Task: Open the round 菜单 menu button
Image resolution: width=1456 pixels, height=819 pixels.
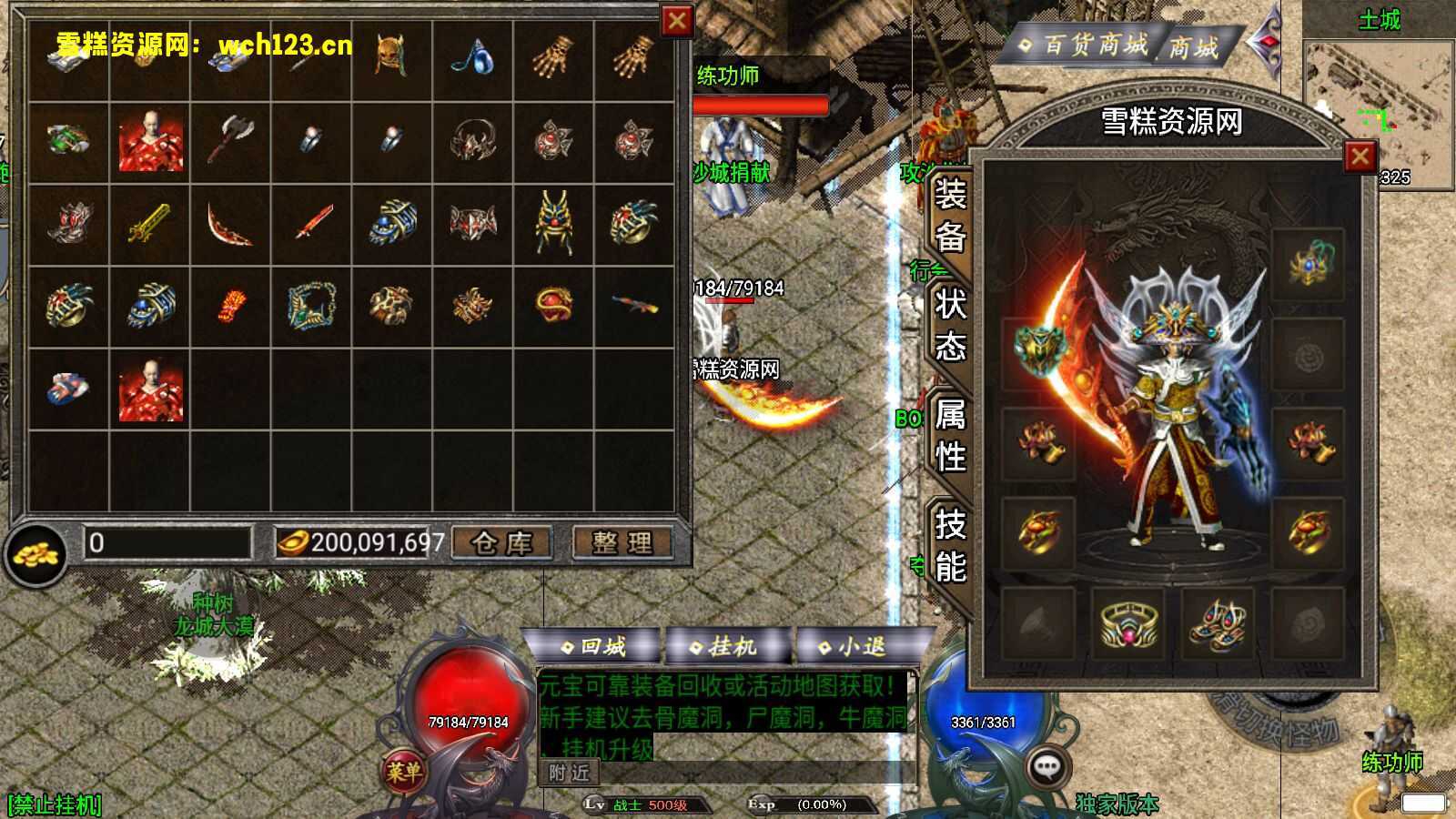Action: 403,772
